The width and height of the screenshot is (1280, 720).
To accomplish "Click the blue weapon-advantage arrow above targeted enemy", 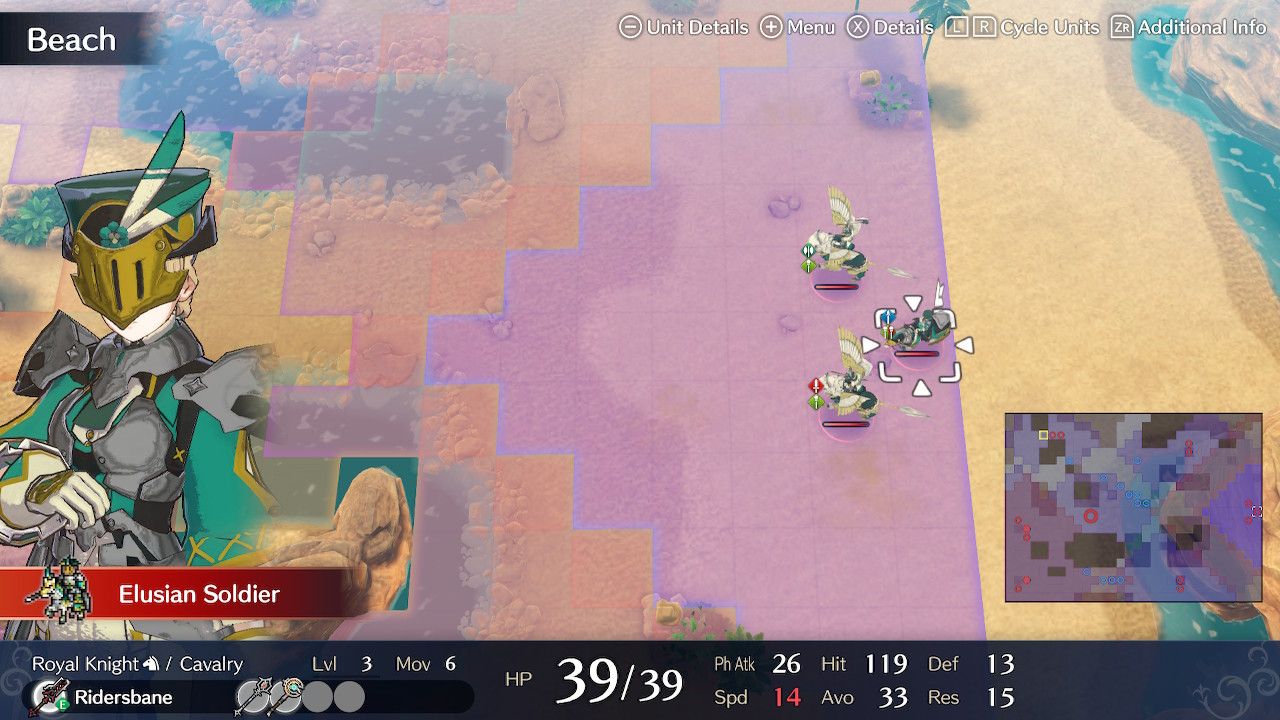I will click(x=888, y=315).
